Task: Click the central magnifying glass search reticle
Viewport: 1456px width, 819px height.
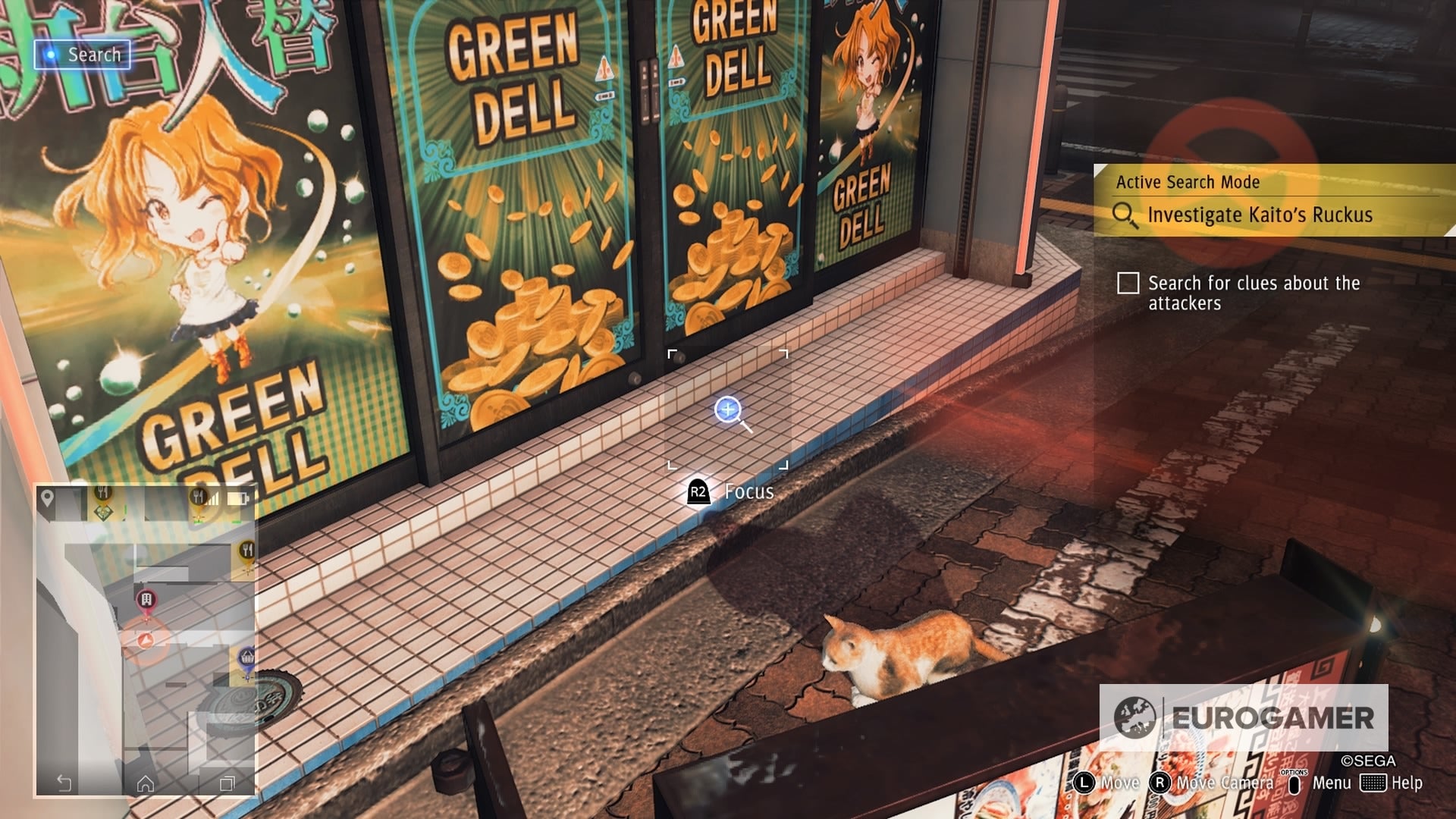Action: click(x=728, y=409)
